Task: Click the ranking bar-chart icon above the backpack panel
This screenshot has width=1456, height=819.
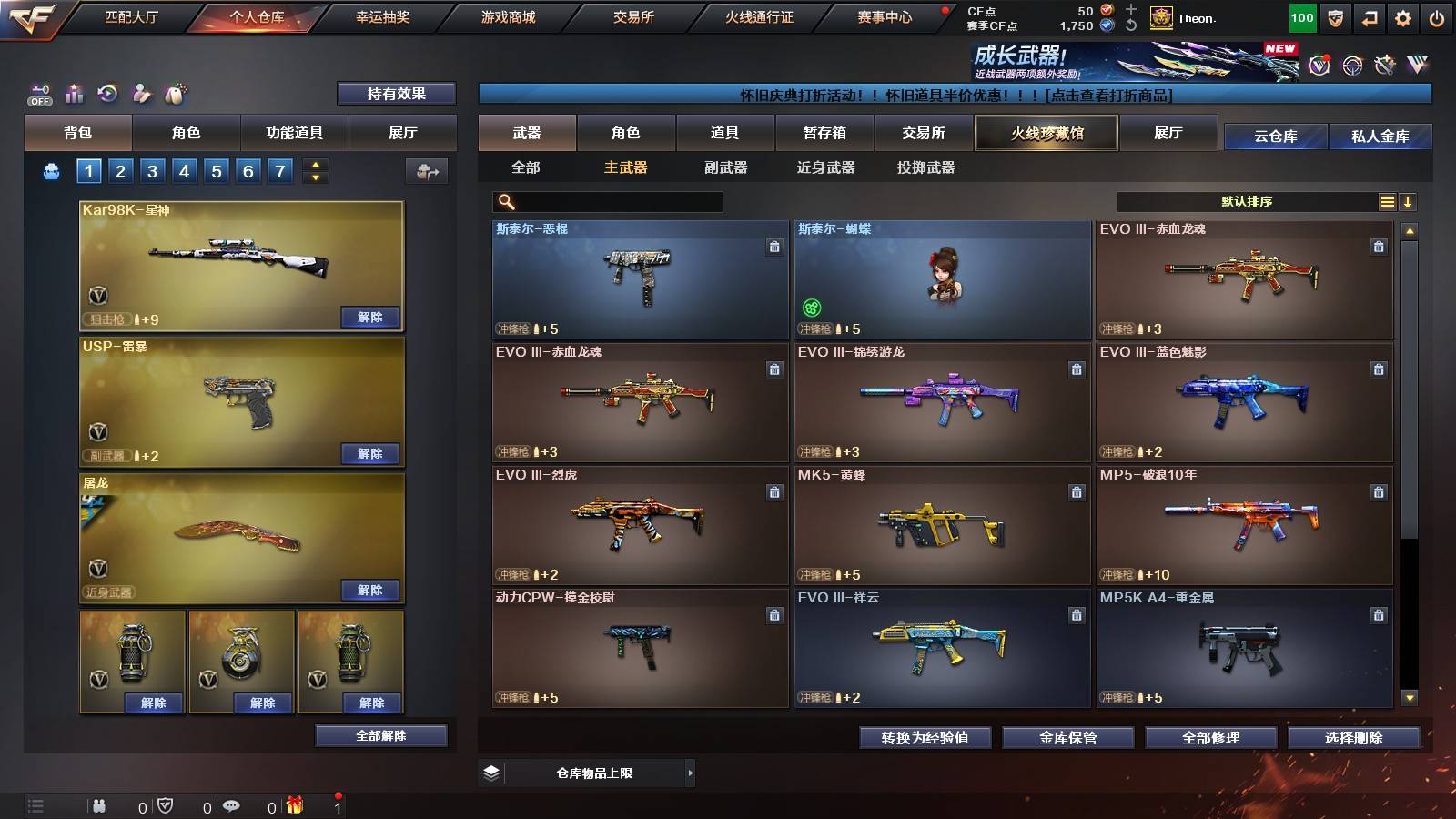Action: point(74,93)
